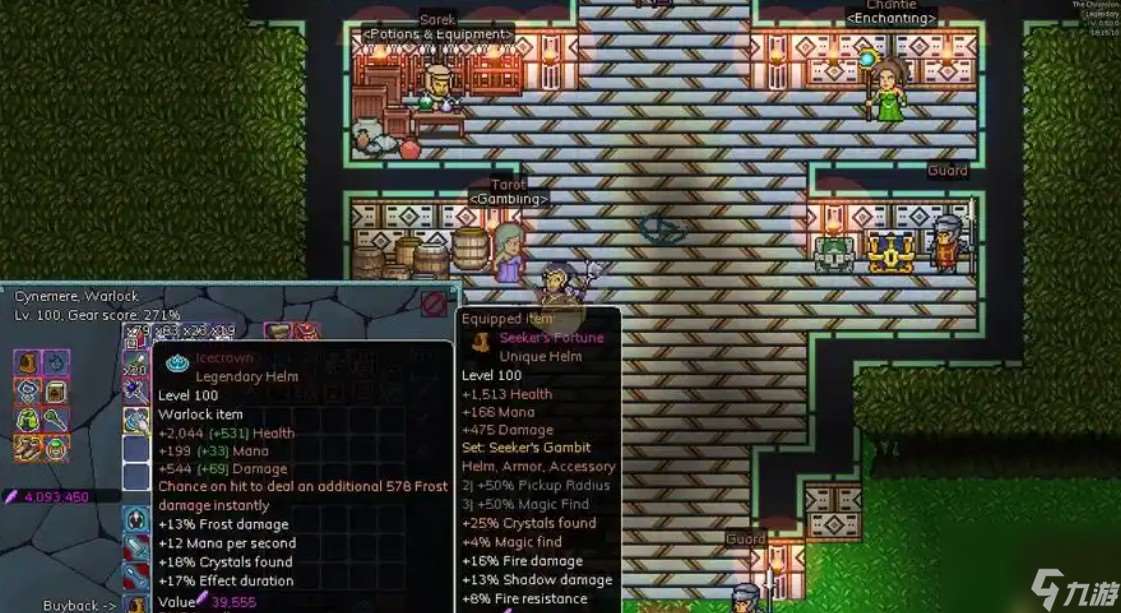Select the equipped green chest armor slot
The height and width of the screenshot is (613, 1121).
coord(27,420)
